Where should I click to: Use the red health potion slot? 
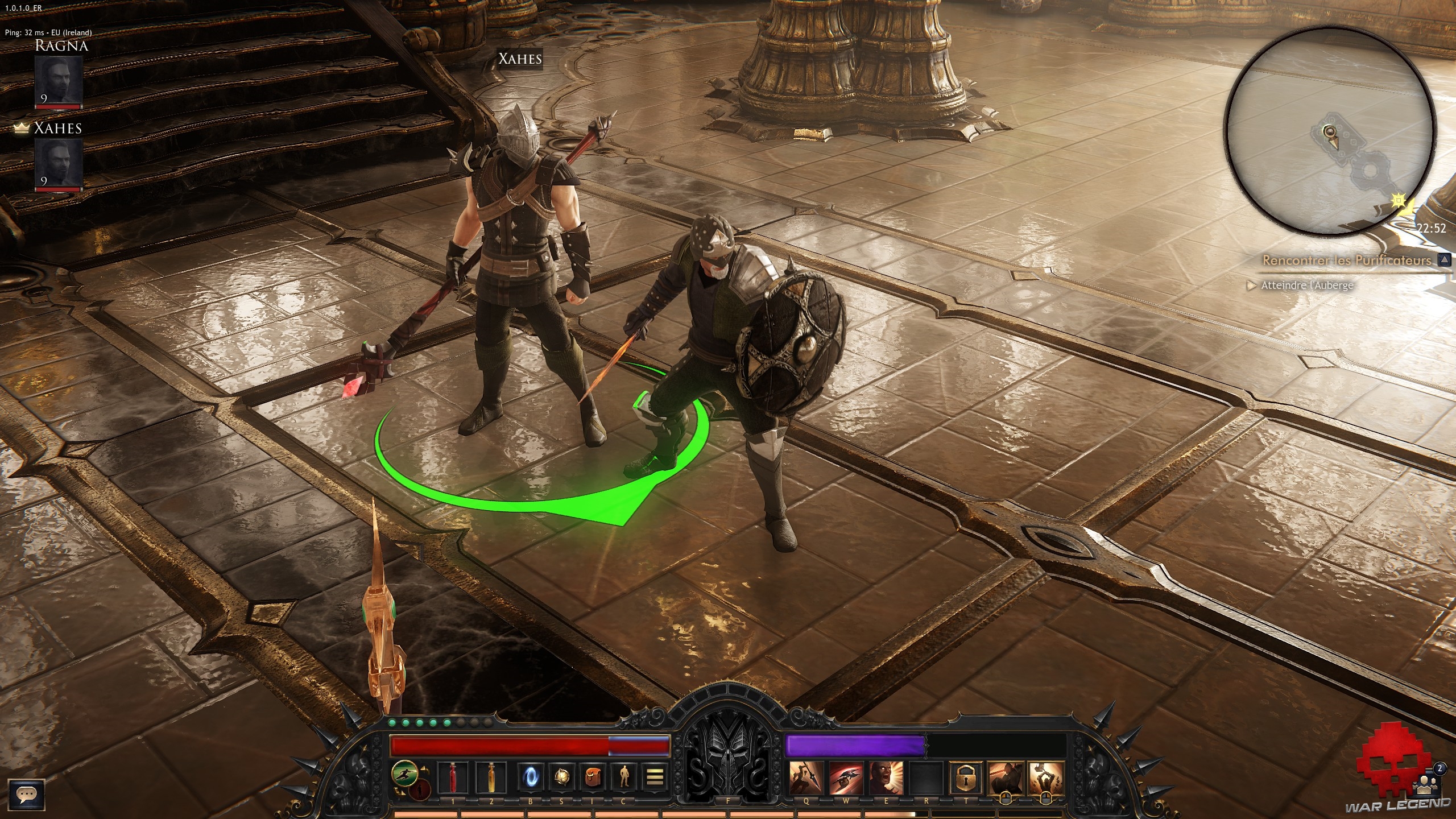coord(453,777)
